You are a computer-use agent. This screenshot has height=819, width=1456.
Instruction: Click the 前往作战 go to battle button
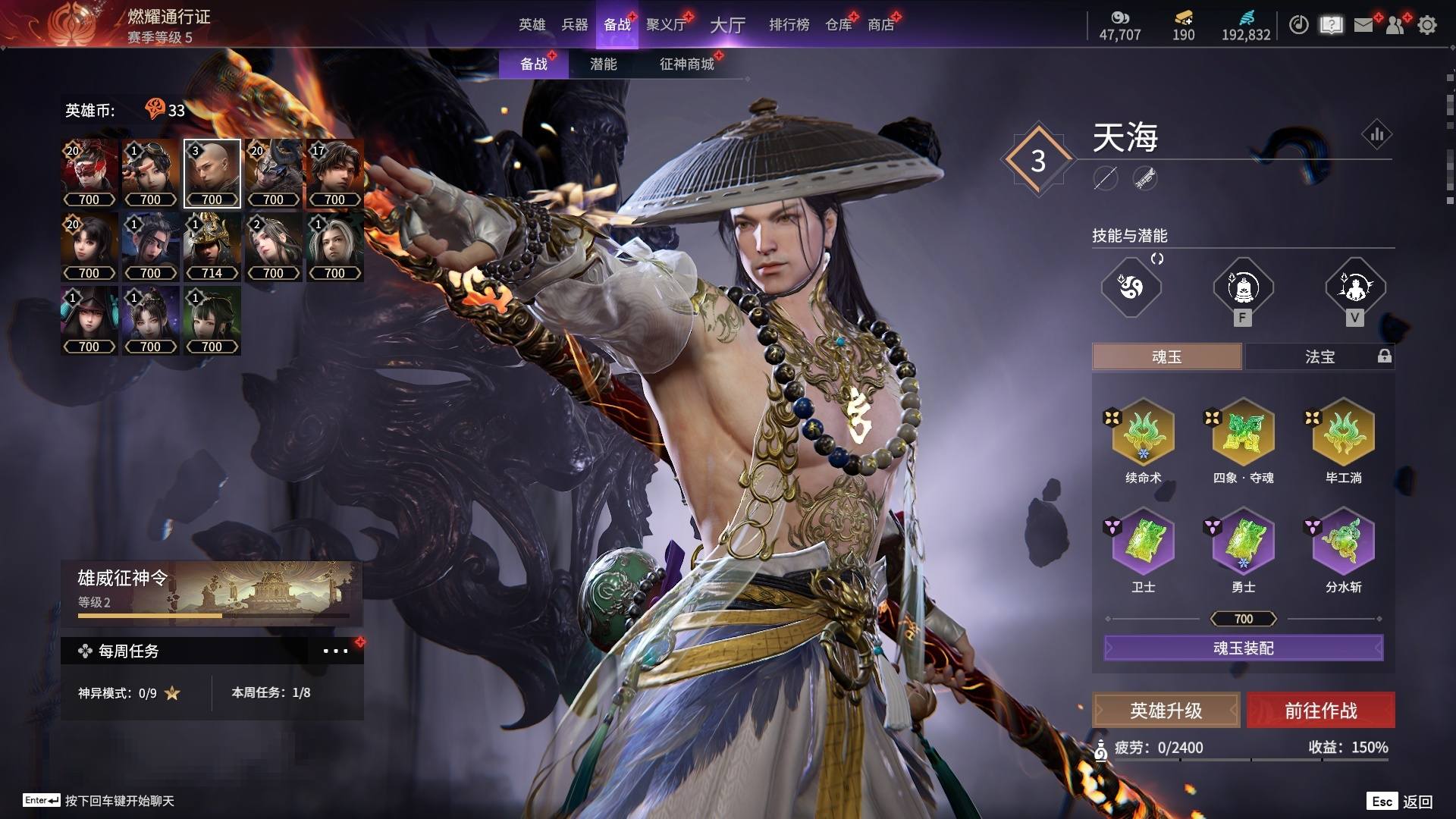click(x=1320, y=711)
